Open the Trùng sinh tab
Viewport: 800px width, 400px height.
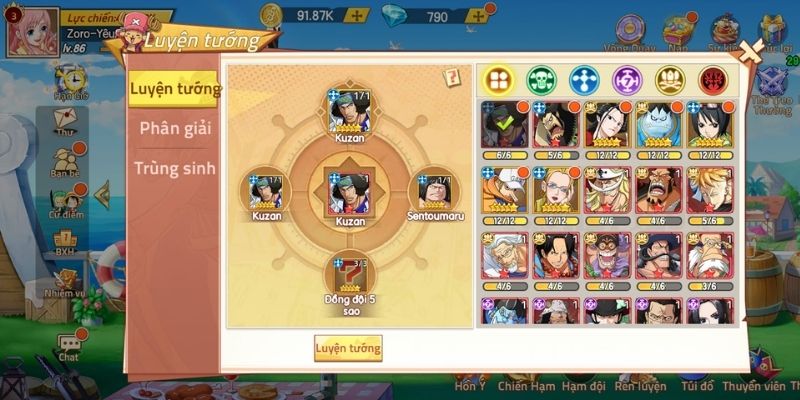(175, 167)
